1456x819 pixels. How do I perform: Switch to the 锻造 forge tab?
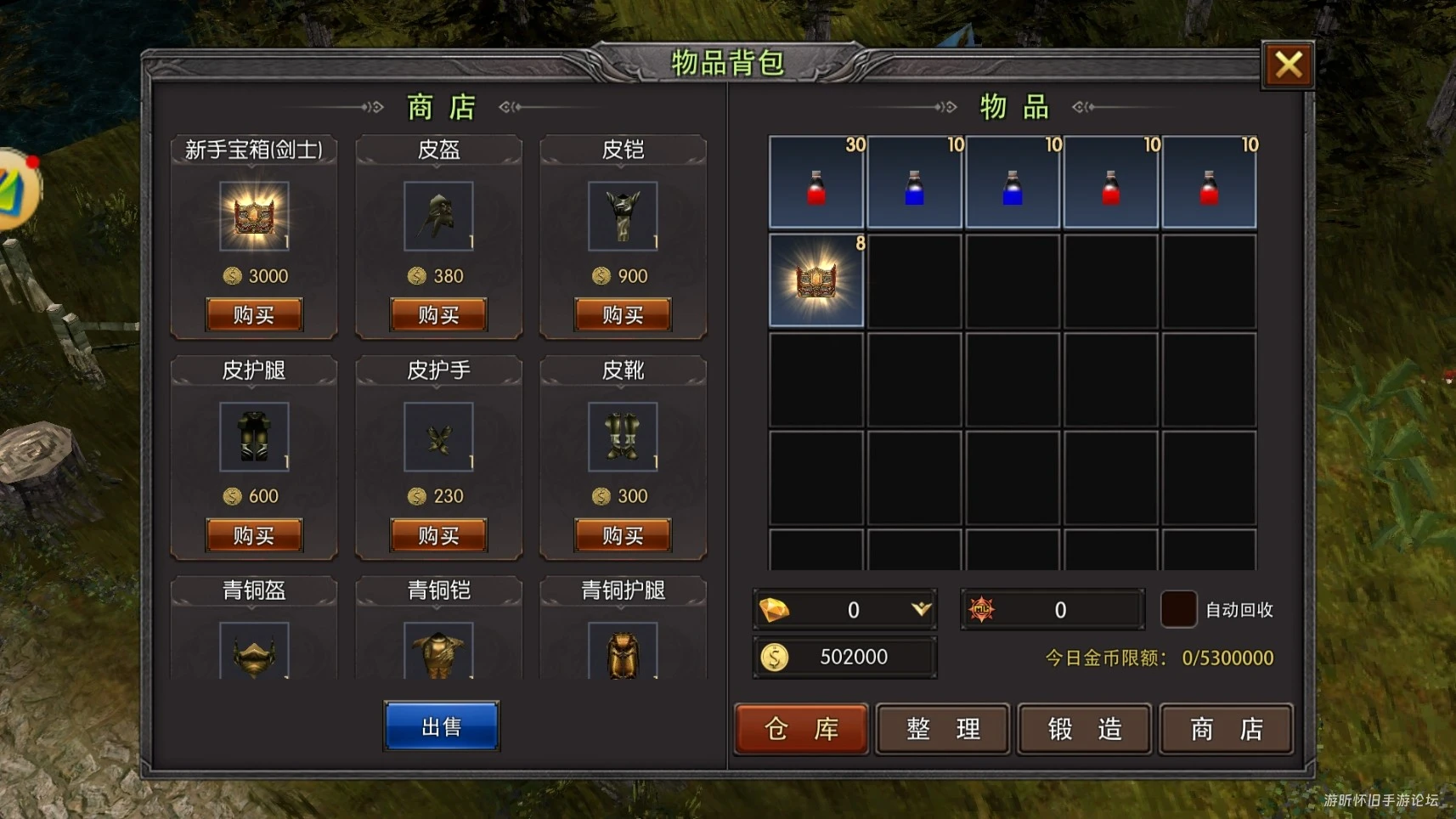[1084, 729]
